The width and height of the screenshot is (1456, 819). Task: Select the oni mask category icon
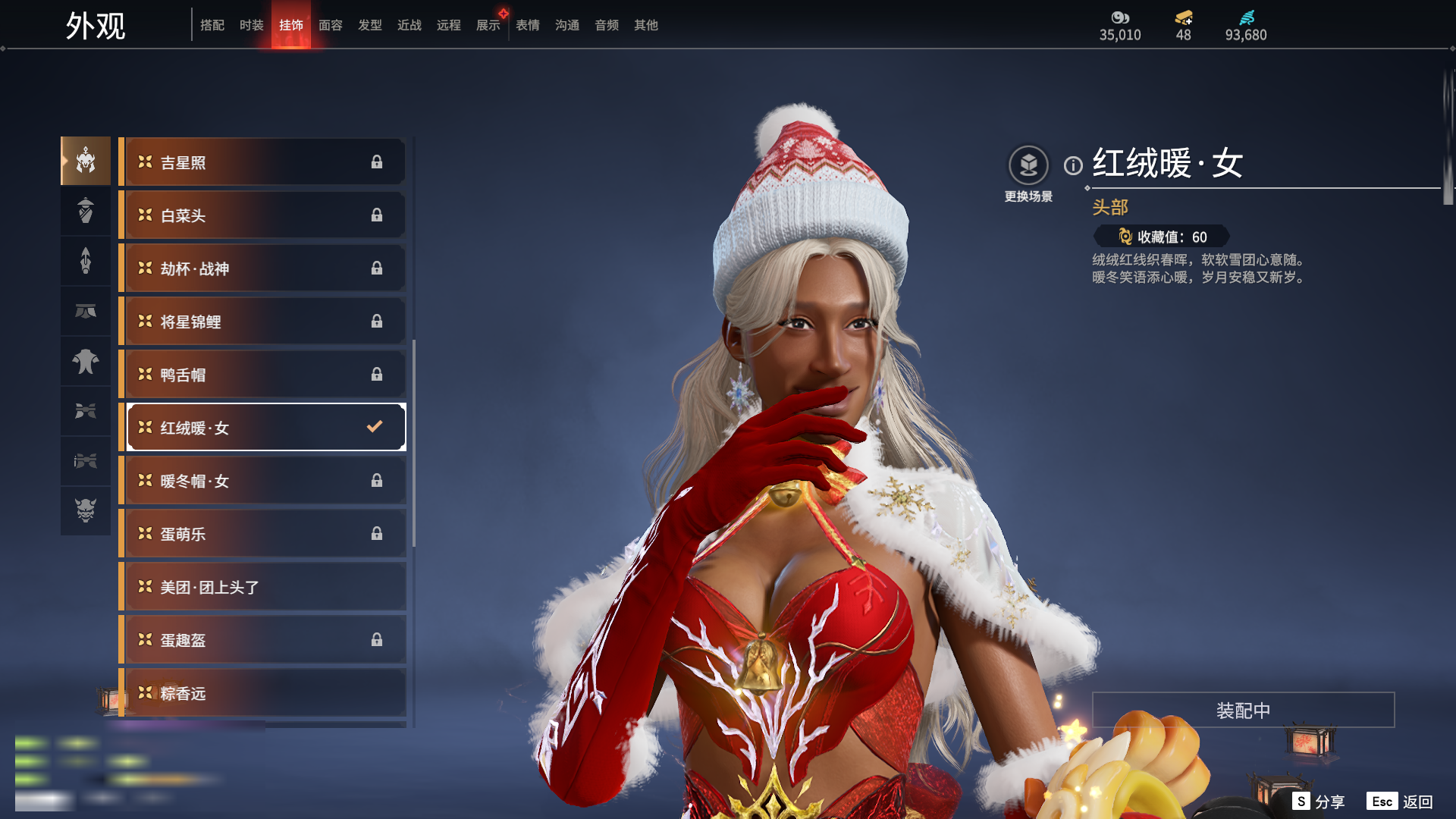point(86,510)
